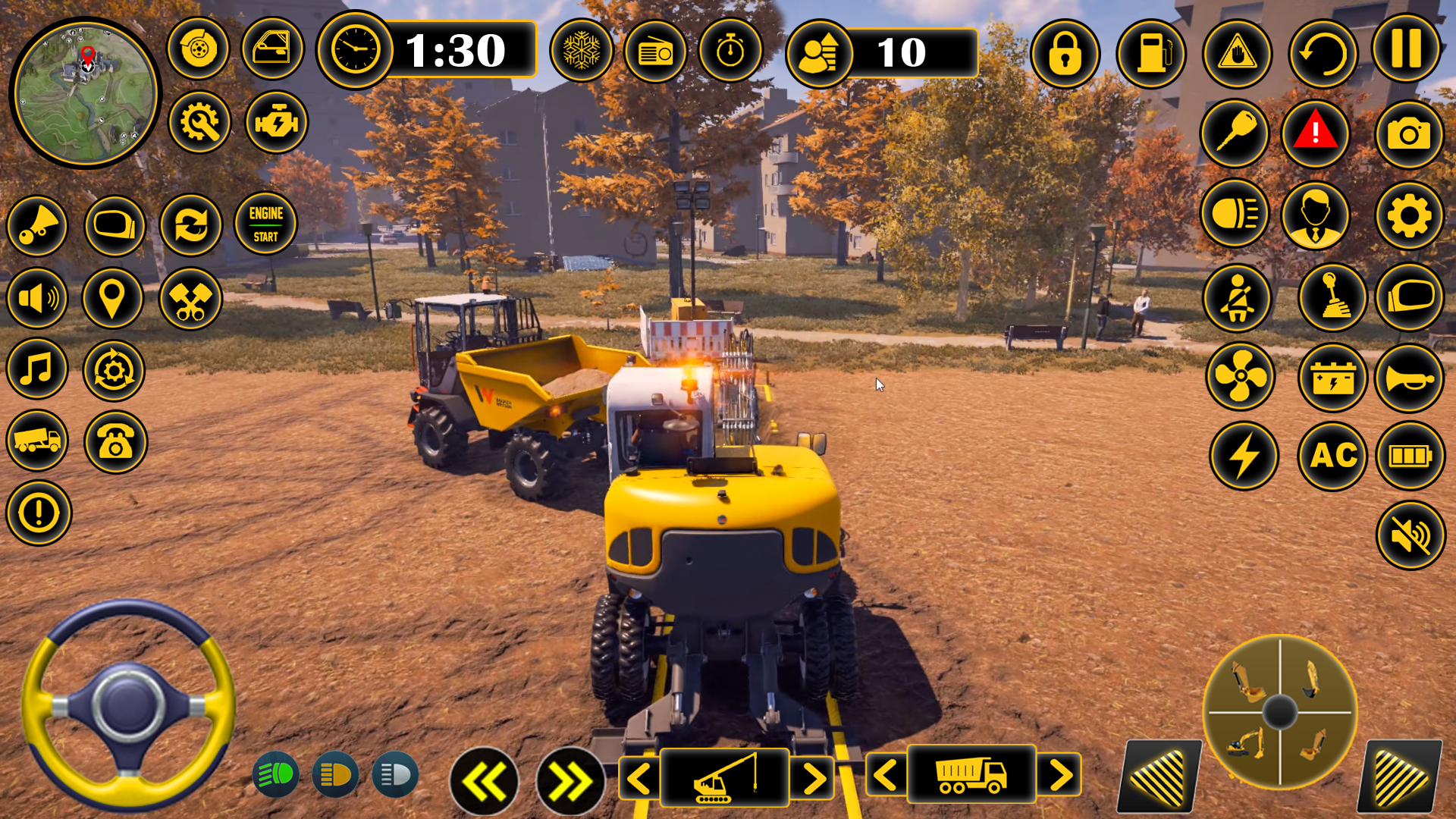Viewport: 1456px width, 819px height.
Task: Choose next vehicle after the dump truck selector
Action: 1061,775
